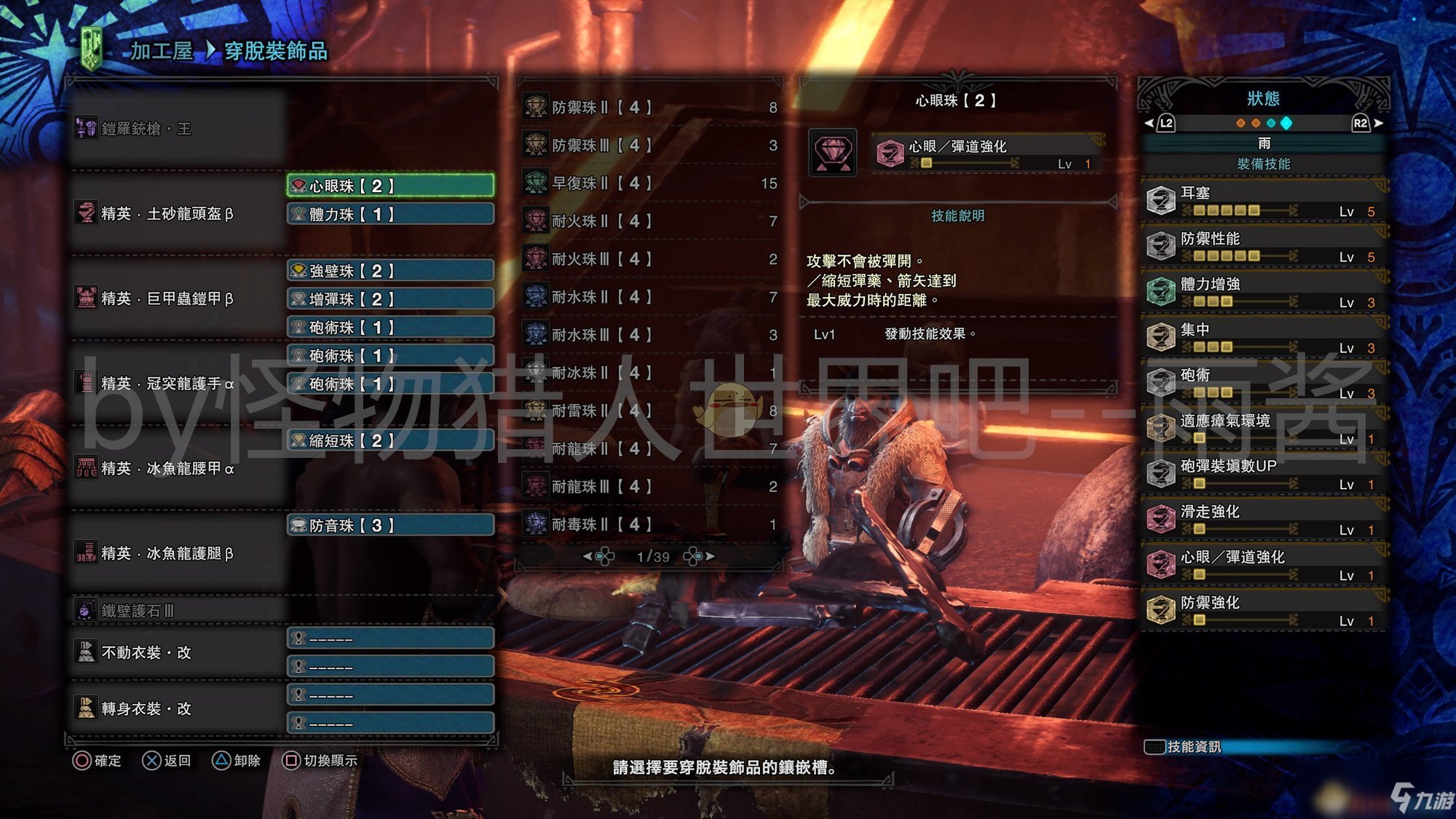1456x819 pixels.
Task: Pick the 增彈珠【2】 decoration slot
Action: click(x=390, y=299)
